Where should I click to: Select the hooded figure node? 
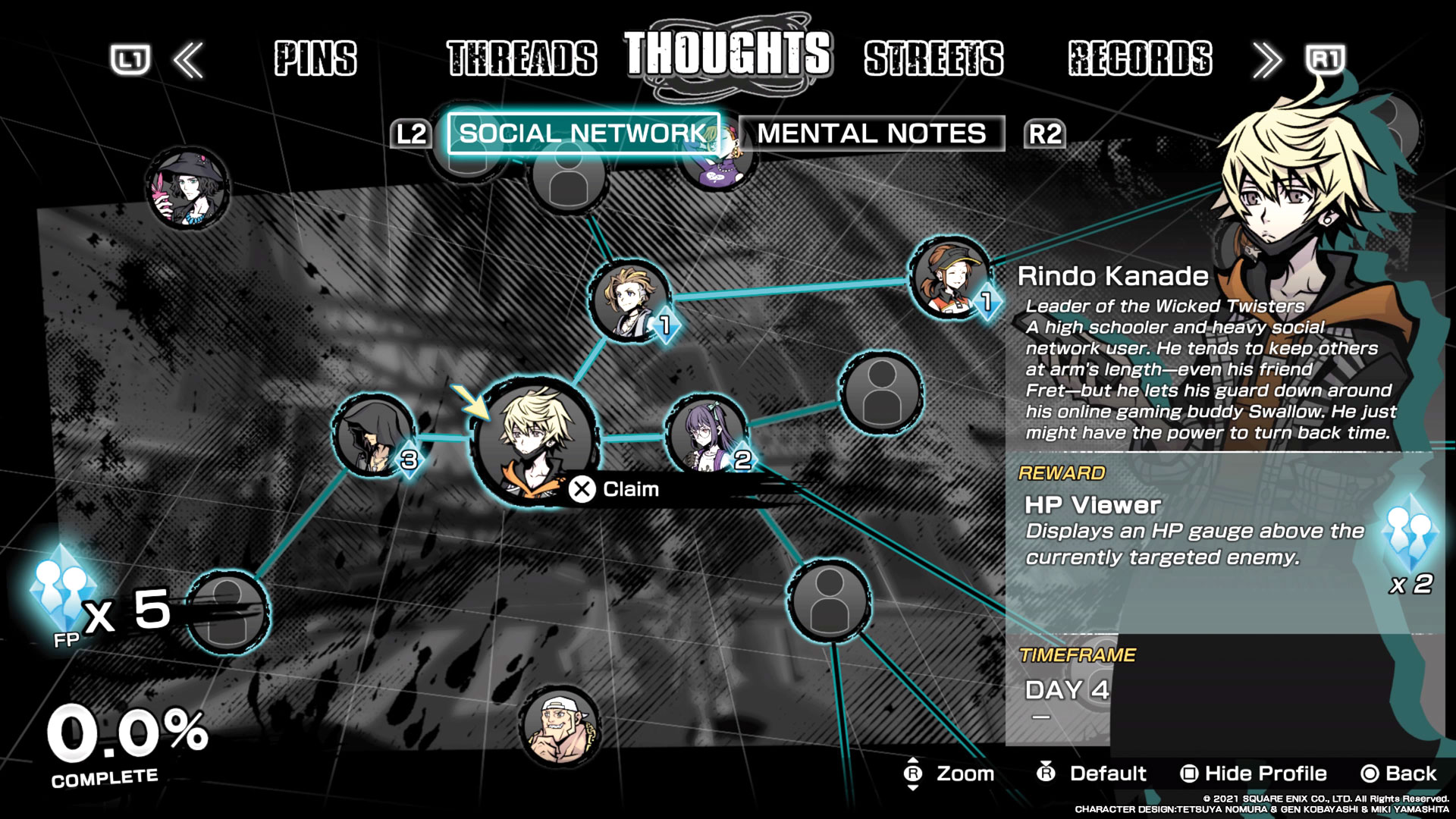pos(374,435)
